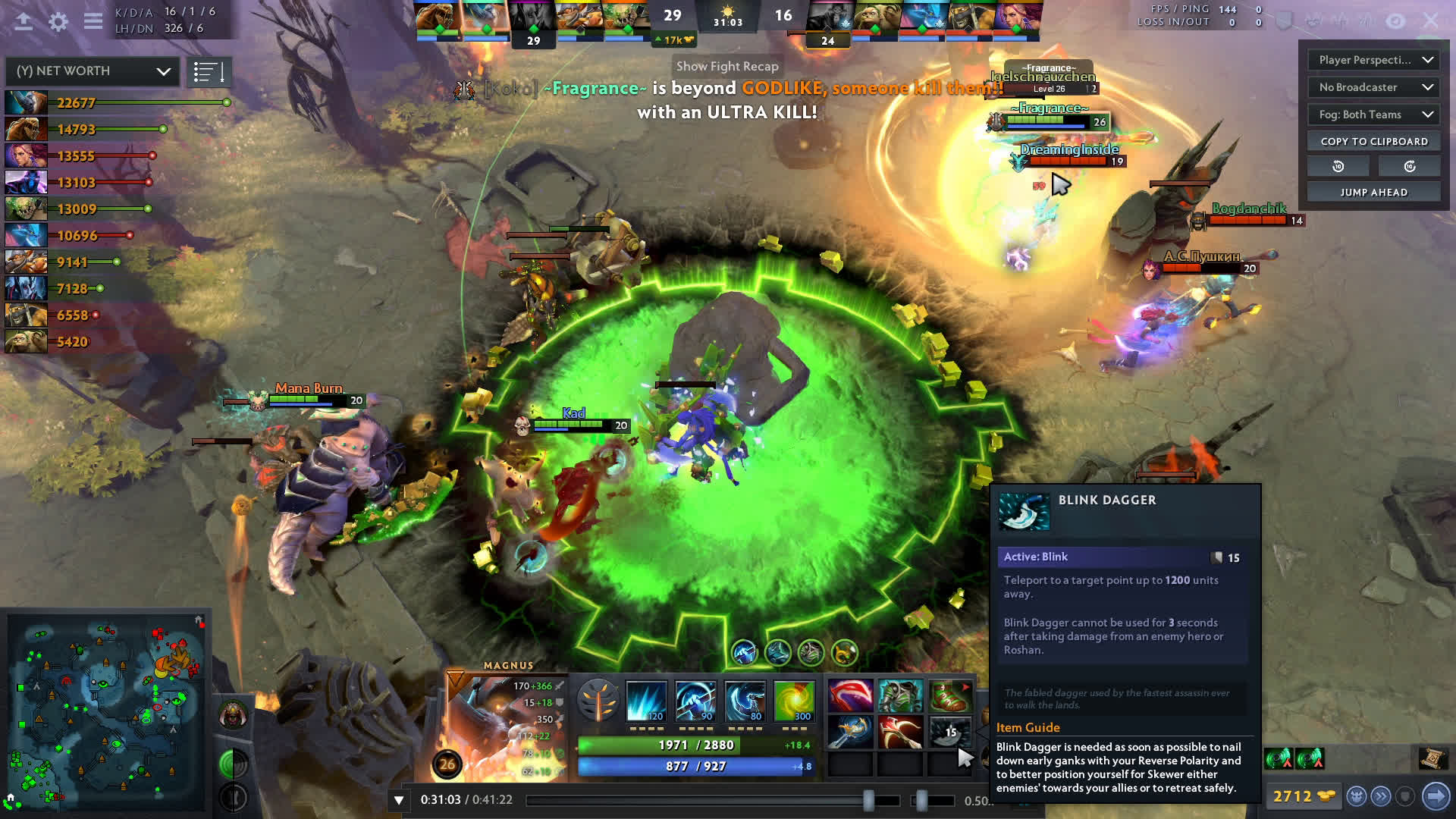
Task: Select the Jump Ahead button
Action: [x=1374, y=193]
